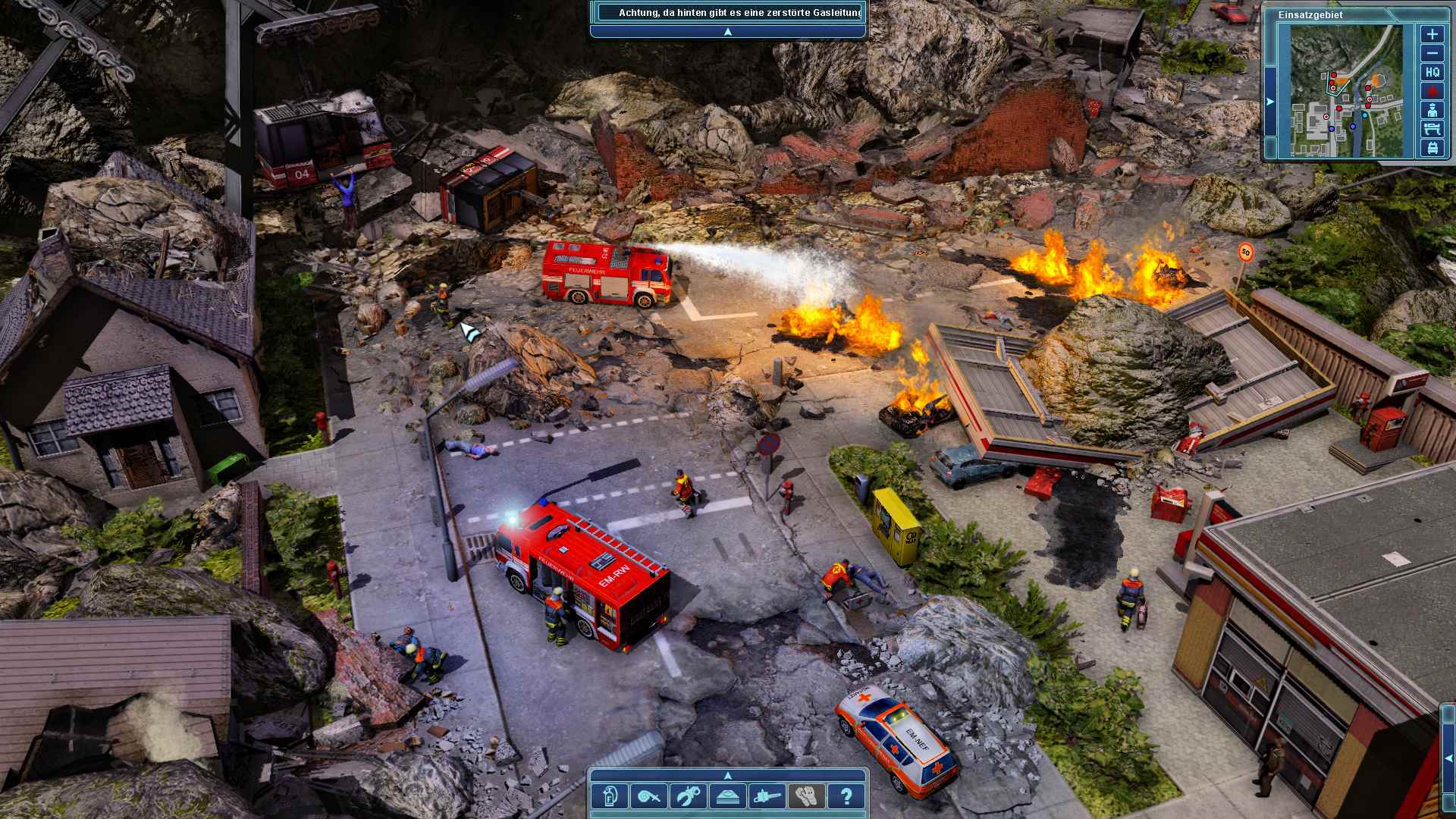Zoom in on the minimap with the plus button

1432,34
